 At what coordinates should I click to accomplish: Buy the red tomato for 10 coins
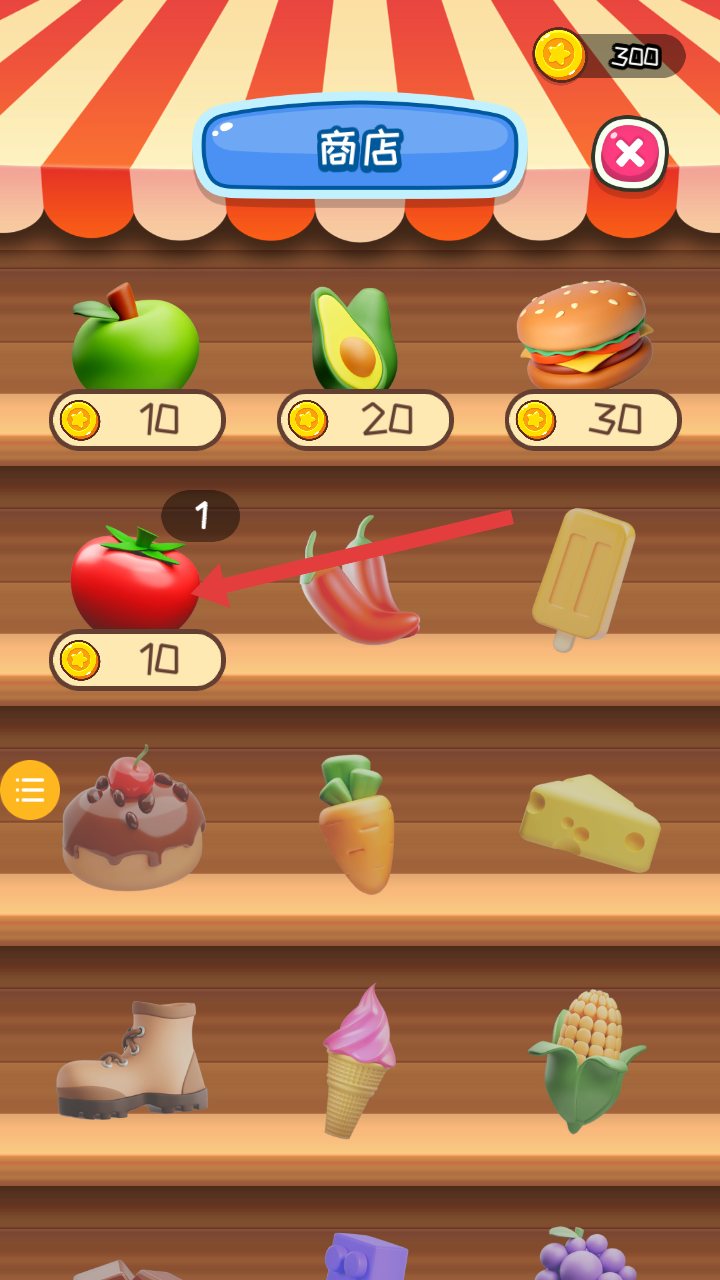137,660
